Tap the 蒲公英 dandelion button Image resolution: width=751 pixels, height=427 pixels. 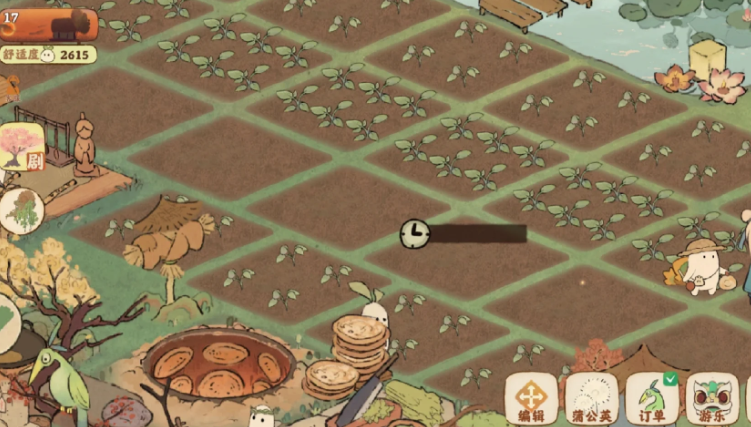point(591,398)
